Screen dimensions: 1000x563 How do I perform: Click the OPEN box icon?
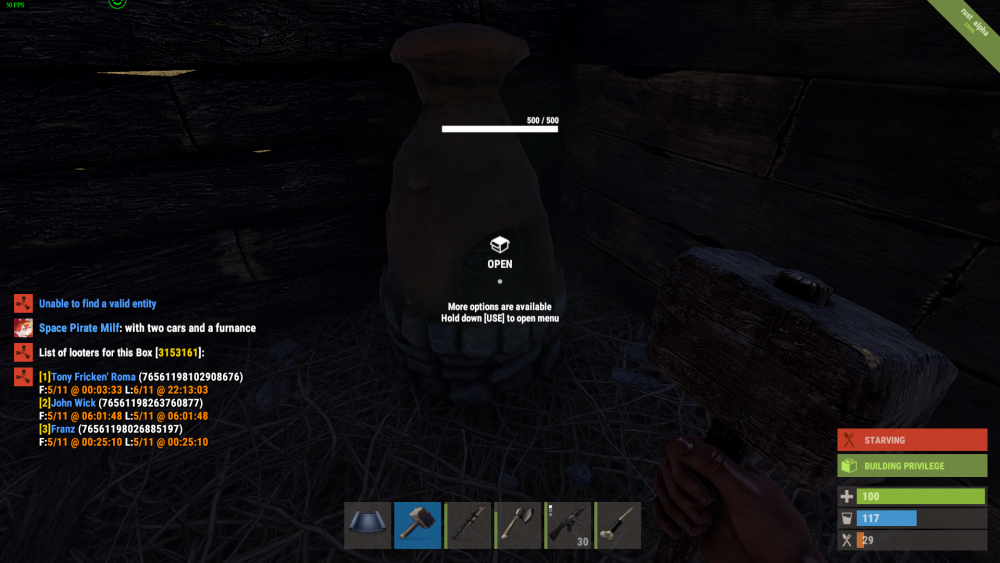(x=500, y=245)
